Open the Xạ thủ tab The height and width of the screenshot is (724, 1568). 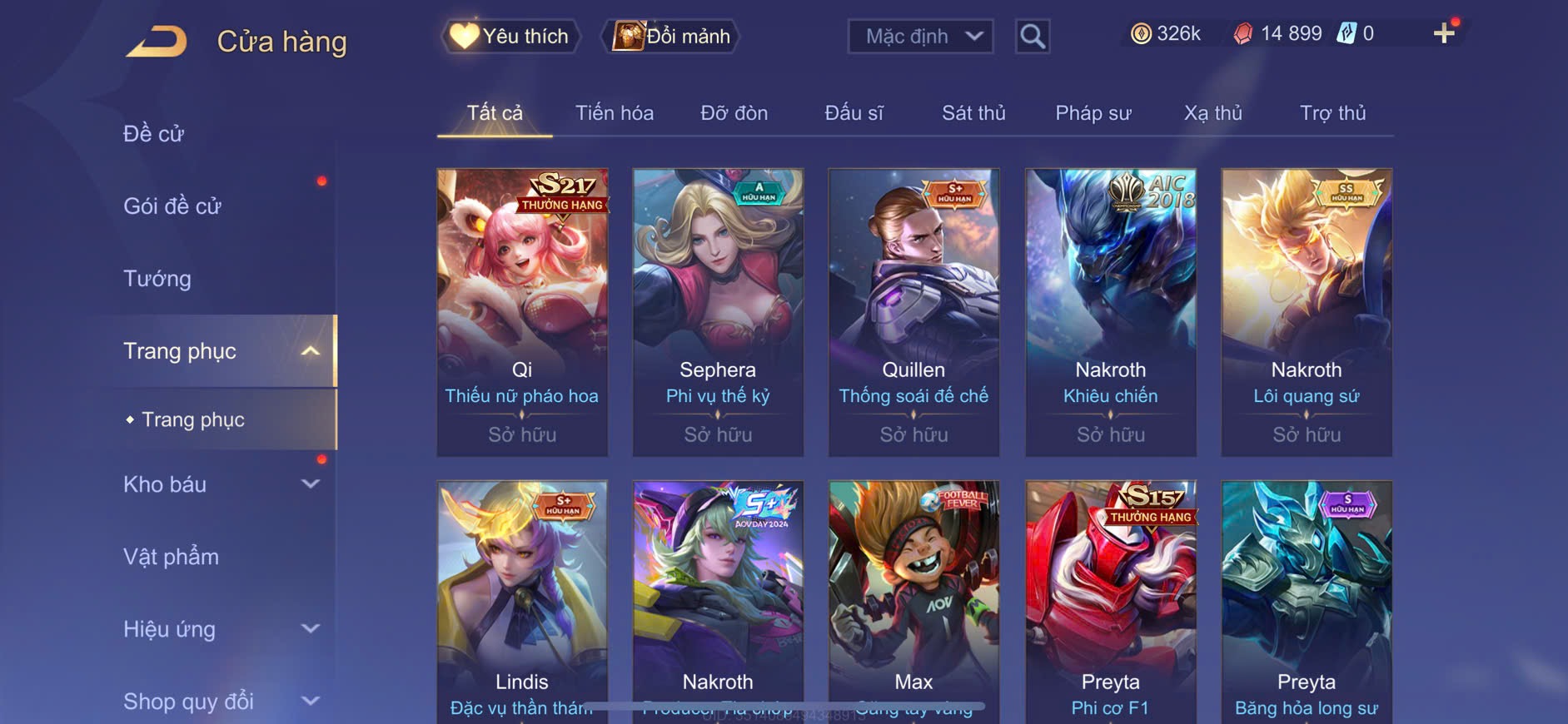1212,113
